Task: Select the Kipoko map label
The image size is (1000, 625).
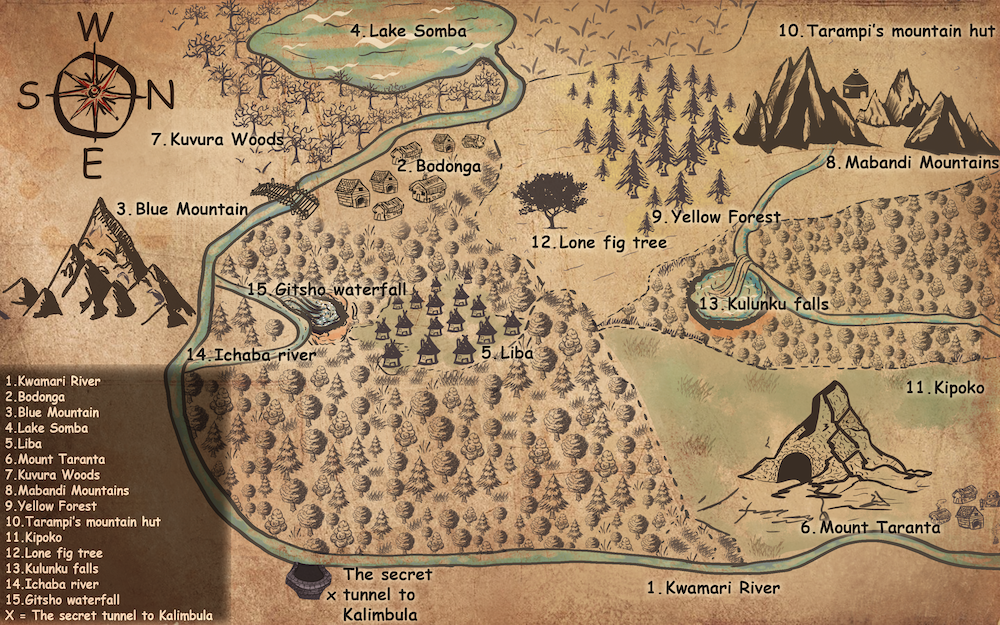Action: point(945,387)
